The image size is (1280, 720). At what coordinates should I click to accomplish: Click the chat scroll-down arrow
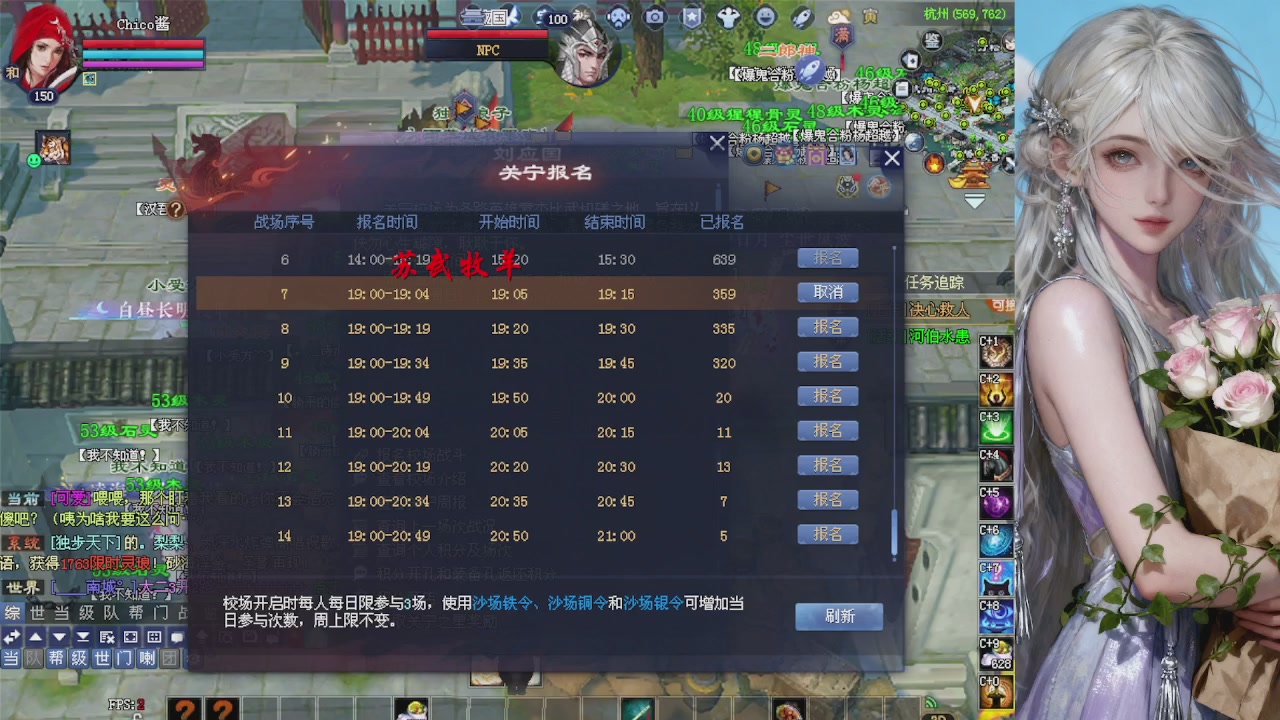pos(58,637)
